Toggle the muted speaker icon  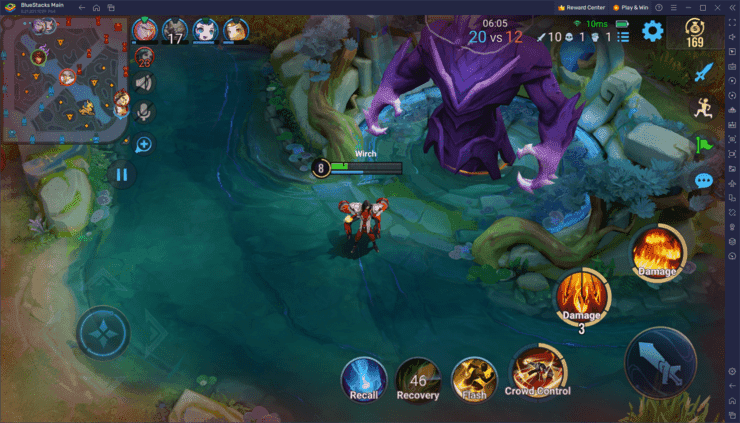point(144,83)
